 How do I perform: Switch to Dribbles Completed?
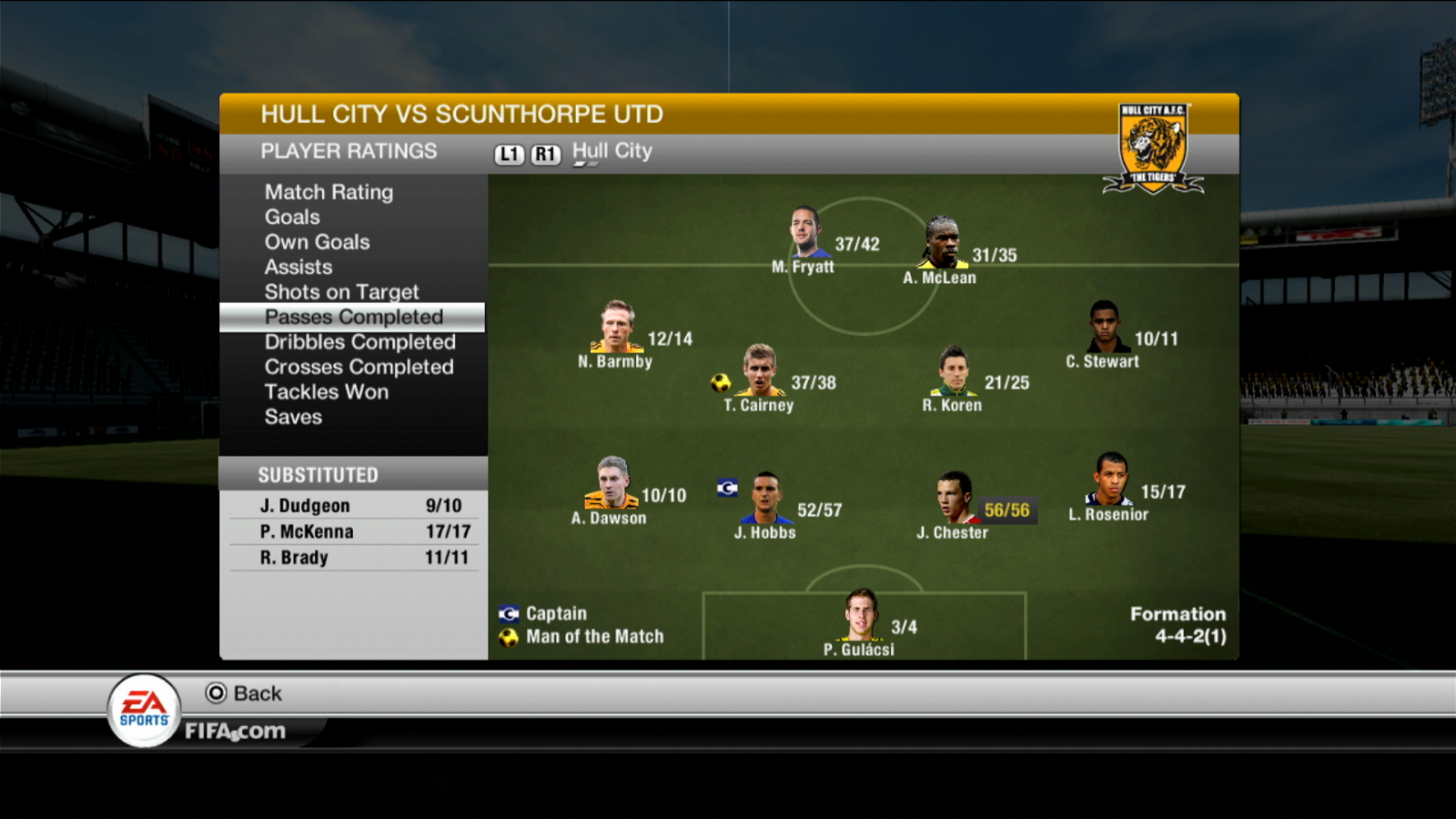(x=359, y=342)
